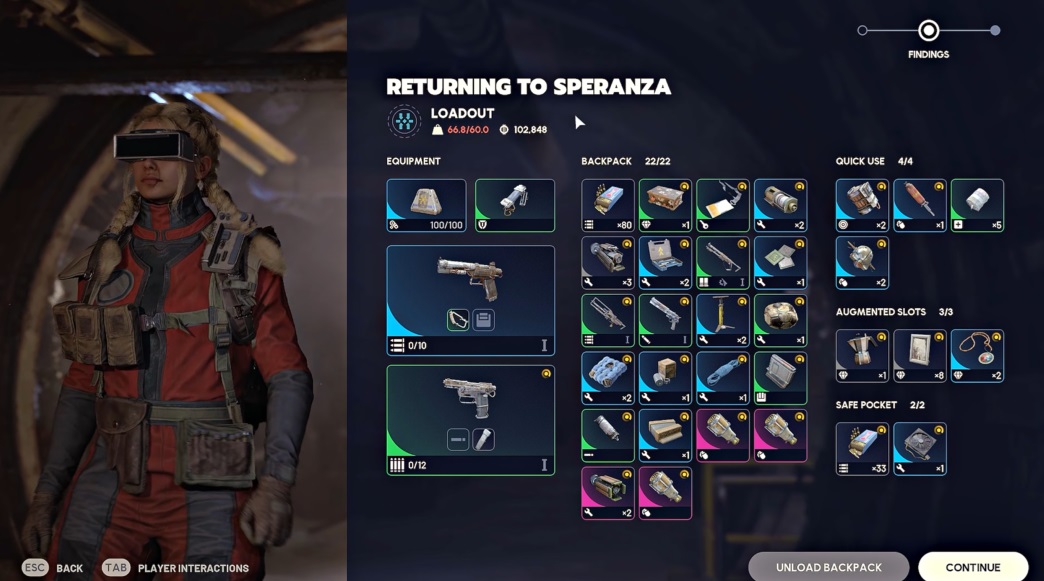Choose the ammo stack of 33 in safe pocket
The width and height of the screenshot is (1044, 581).
(861, 448)
